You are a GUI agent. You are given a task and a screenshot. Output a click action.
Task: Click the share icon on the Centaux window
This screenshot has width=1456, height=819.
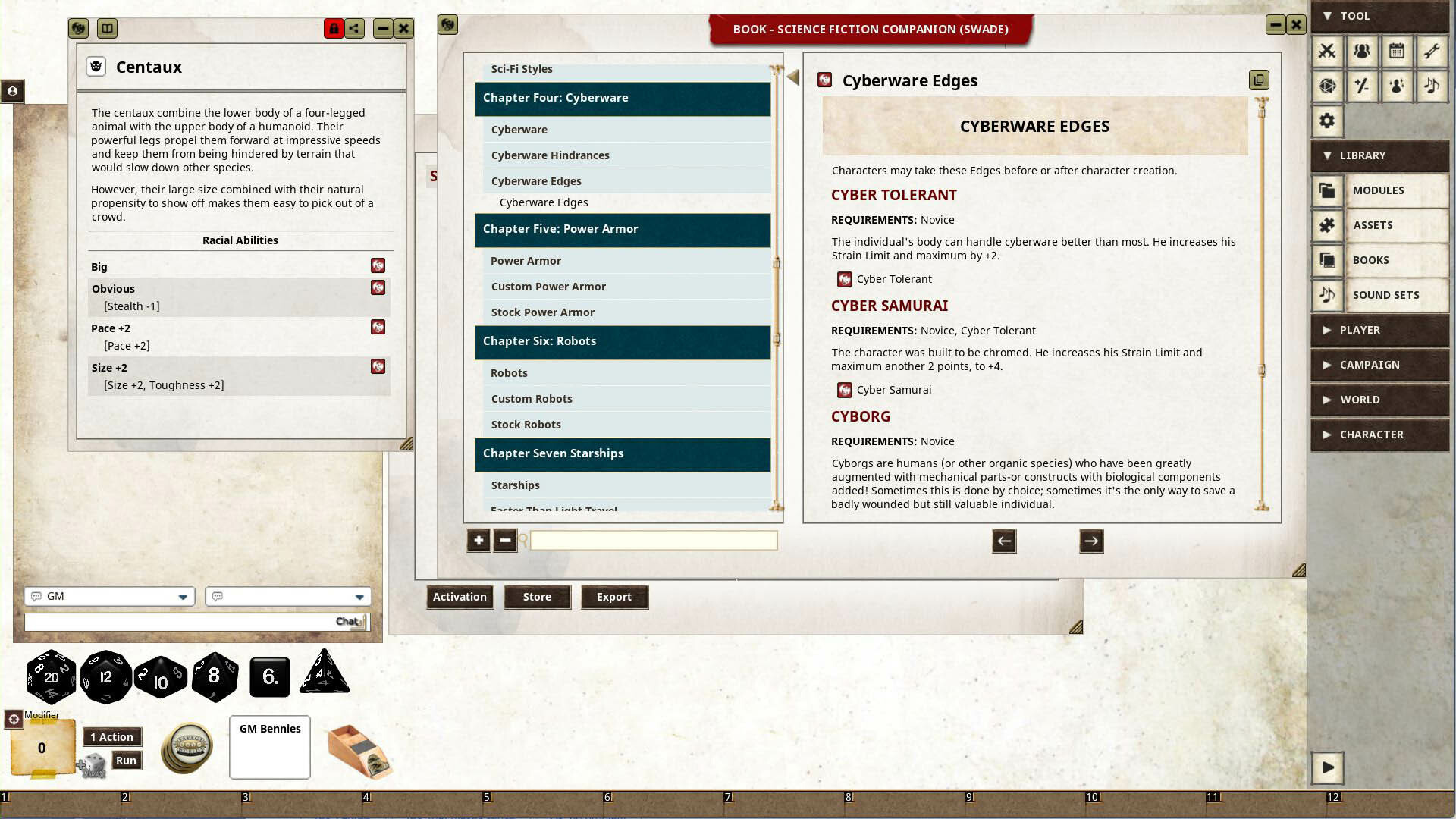[354, 29]
